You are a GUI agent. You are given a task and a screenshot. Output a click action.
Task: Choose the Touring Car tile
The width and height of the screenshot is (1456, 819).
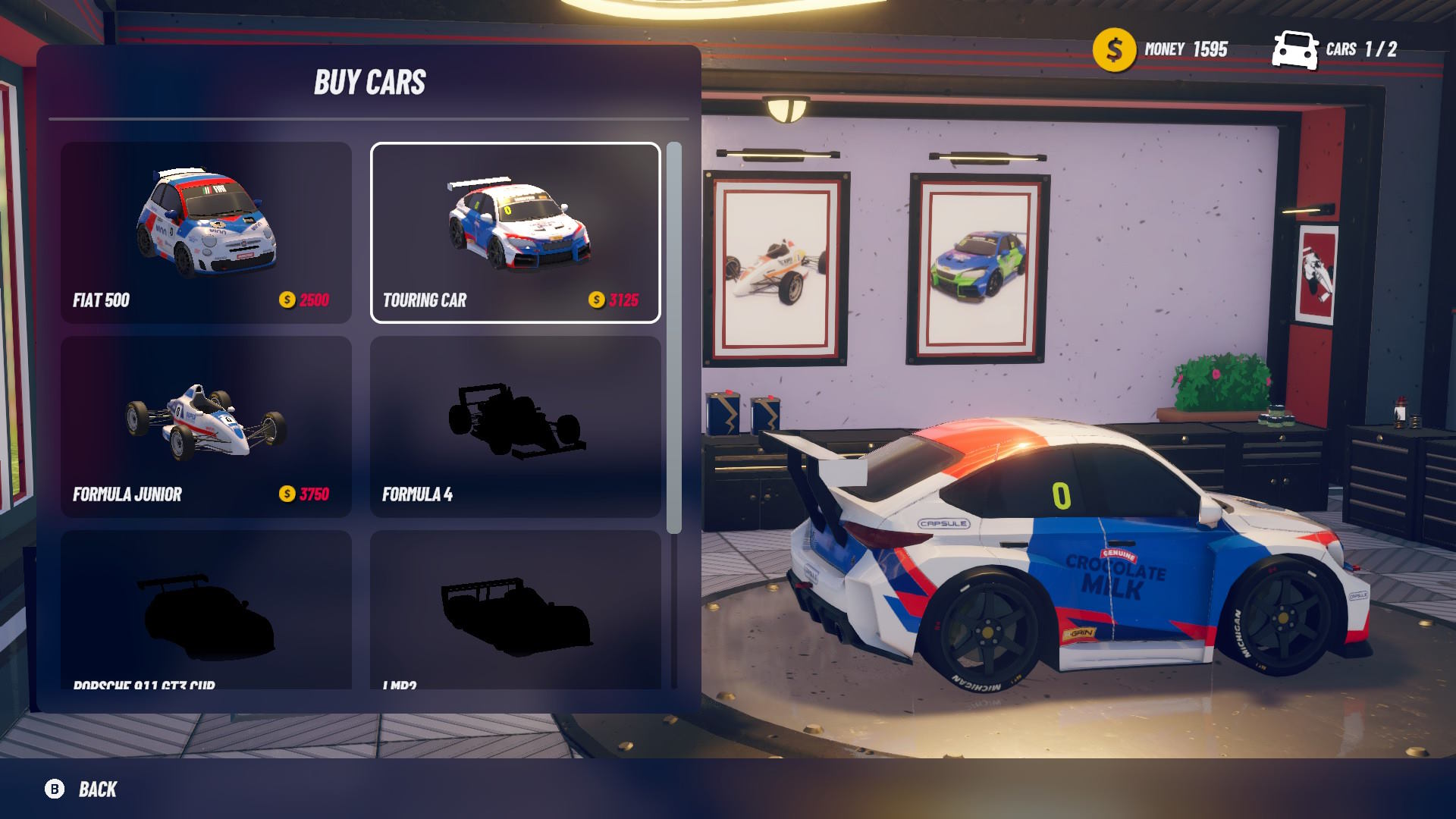pos(515,232)
